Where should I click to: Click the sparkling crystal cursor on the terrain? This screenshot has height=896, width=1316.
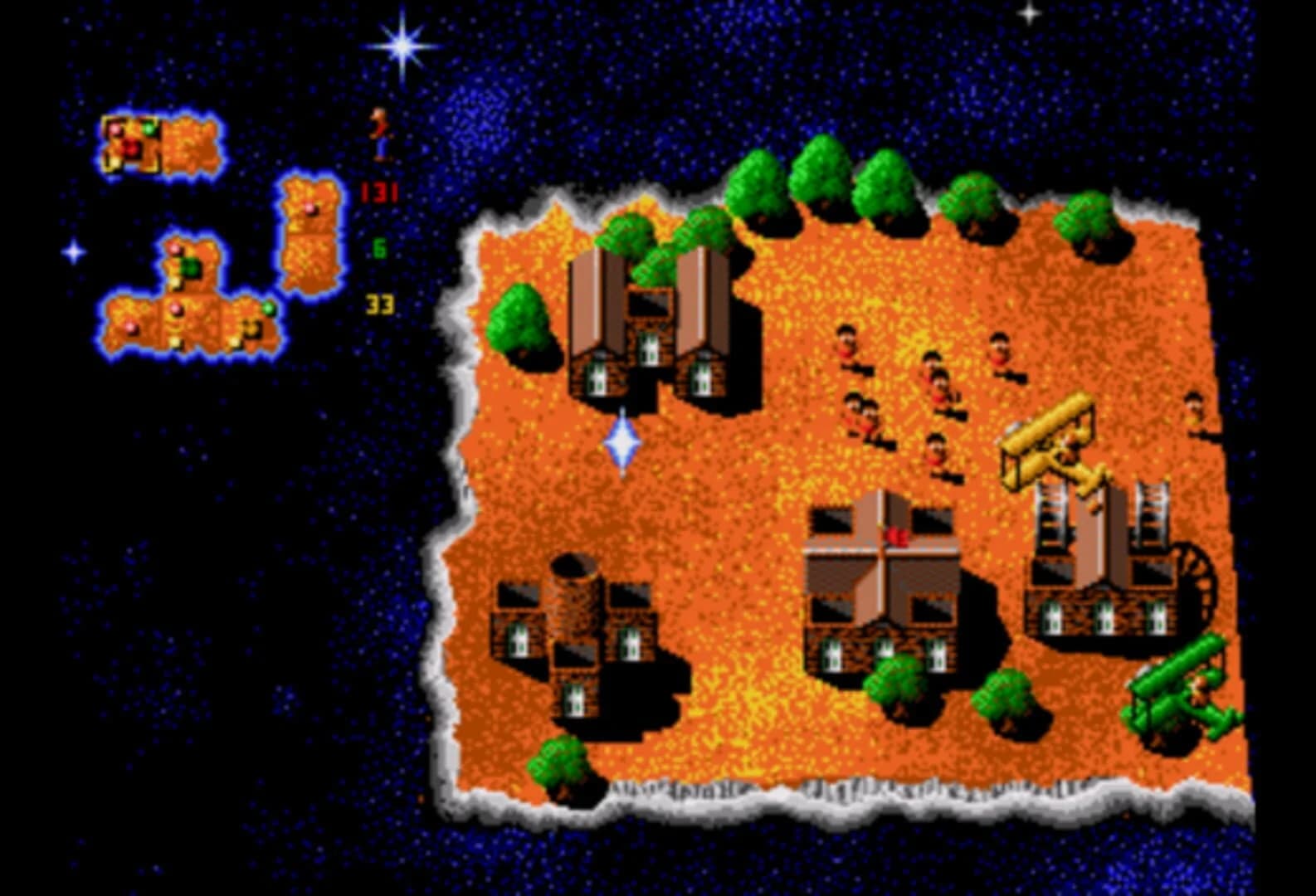[x=623, y=441]
